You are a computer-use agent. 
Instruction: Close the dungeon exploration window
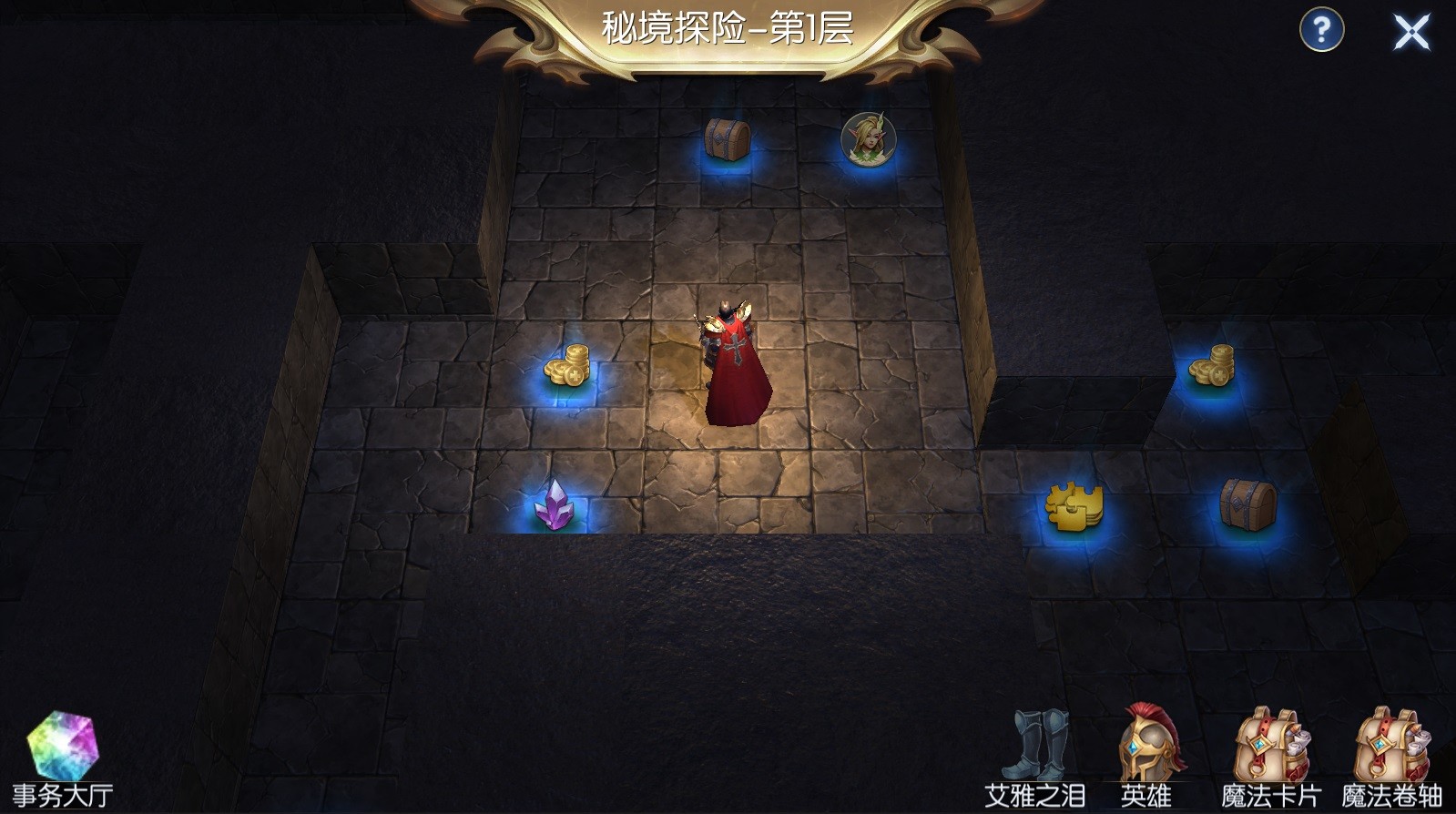(x=1412, y=33)
